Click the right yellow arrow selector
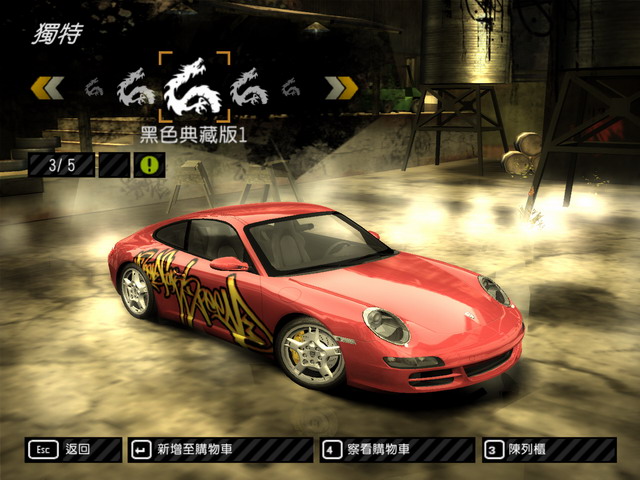Screen dimensions: 640x480 click(343, 88)
